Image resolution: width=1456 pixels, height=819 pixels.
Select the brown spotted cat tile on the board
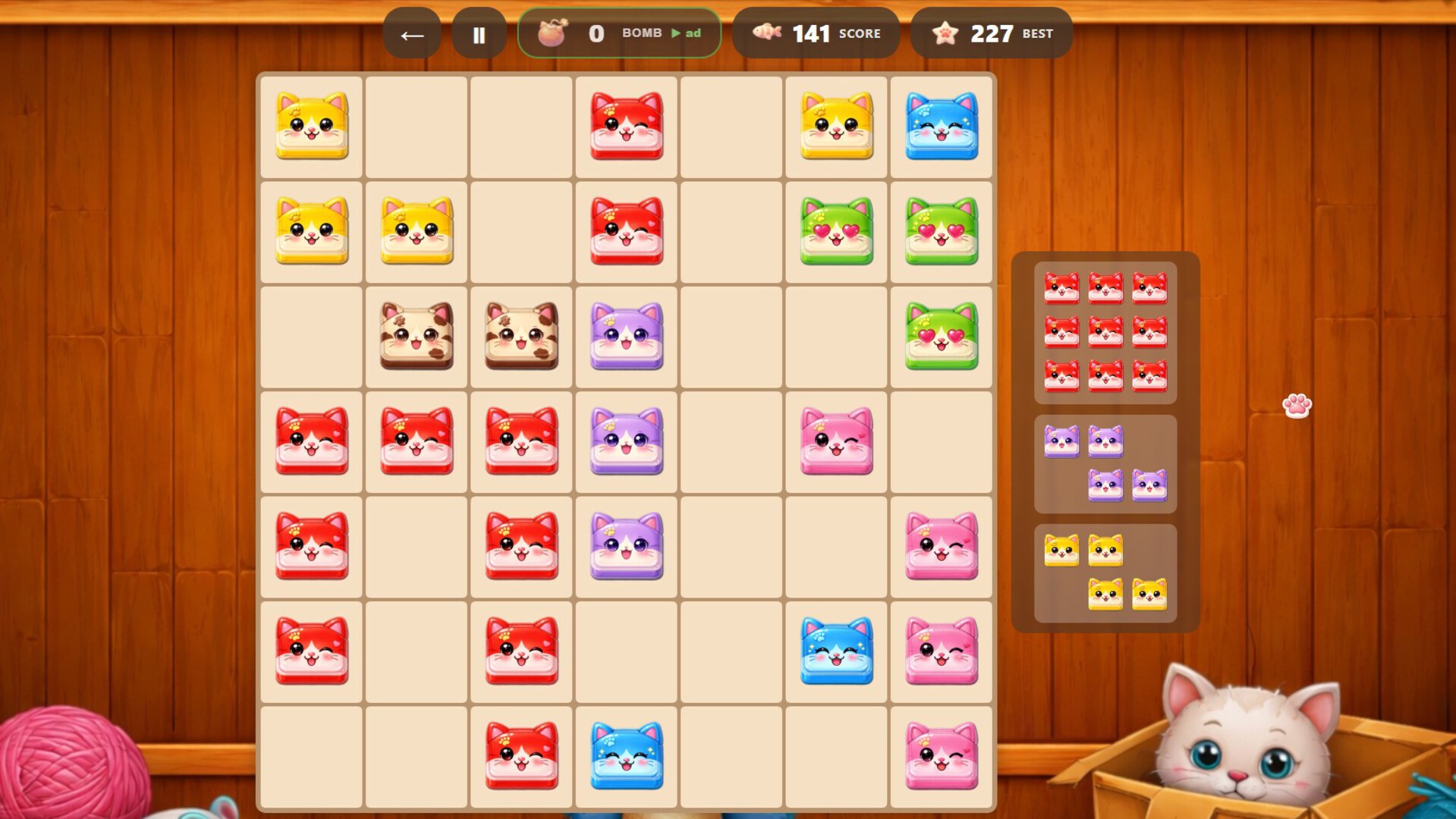[416, 336]
